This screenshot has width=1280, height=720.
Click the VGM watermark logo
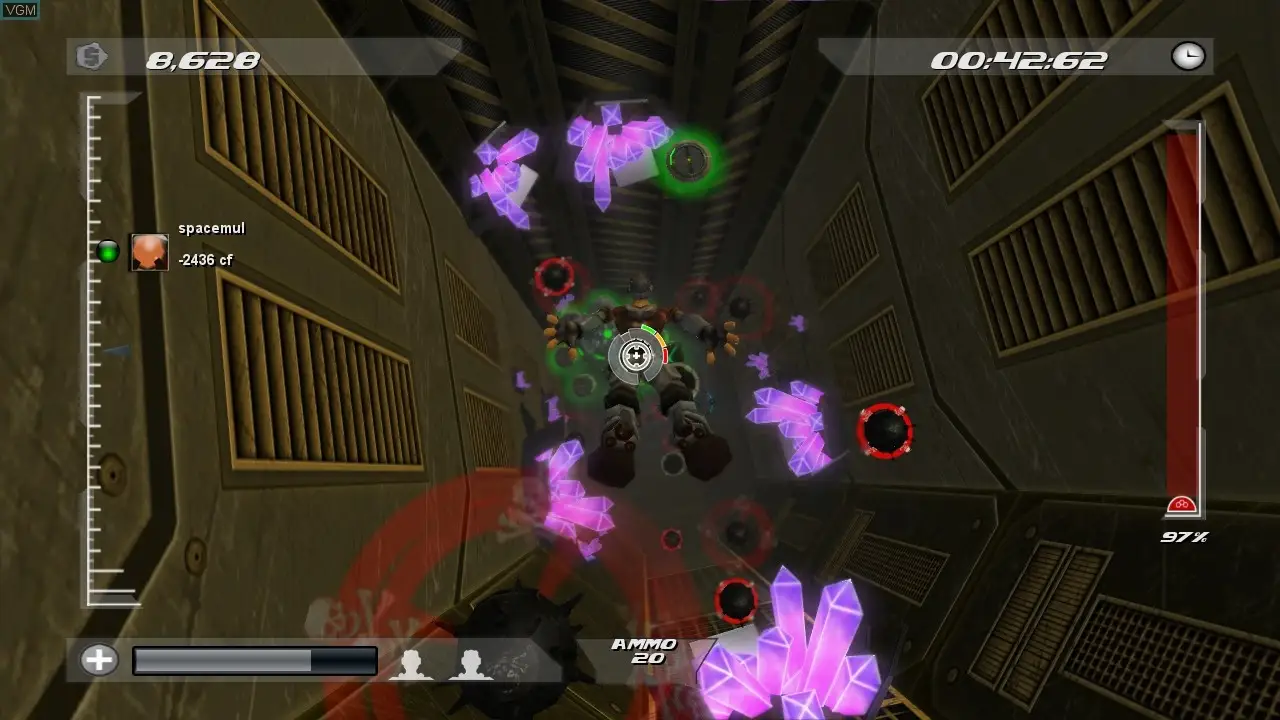point(20,9)
